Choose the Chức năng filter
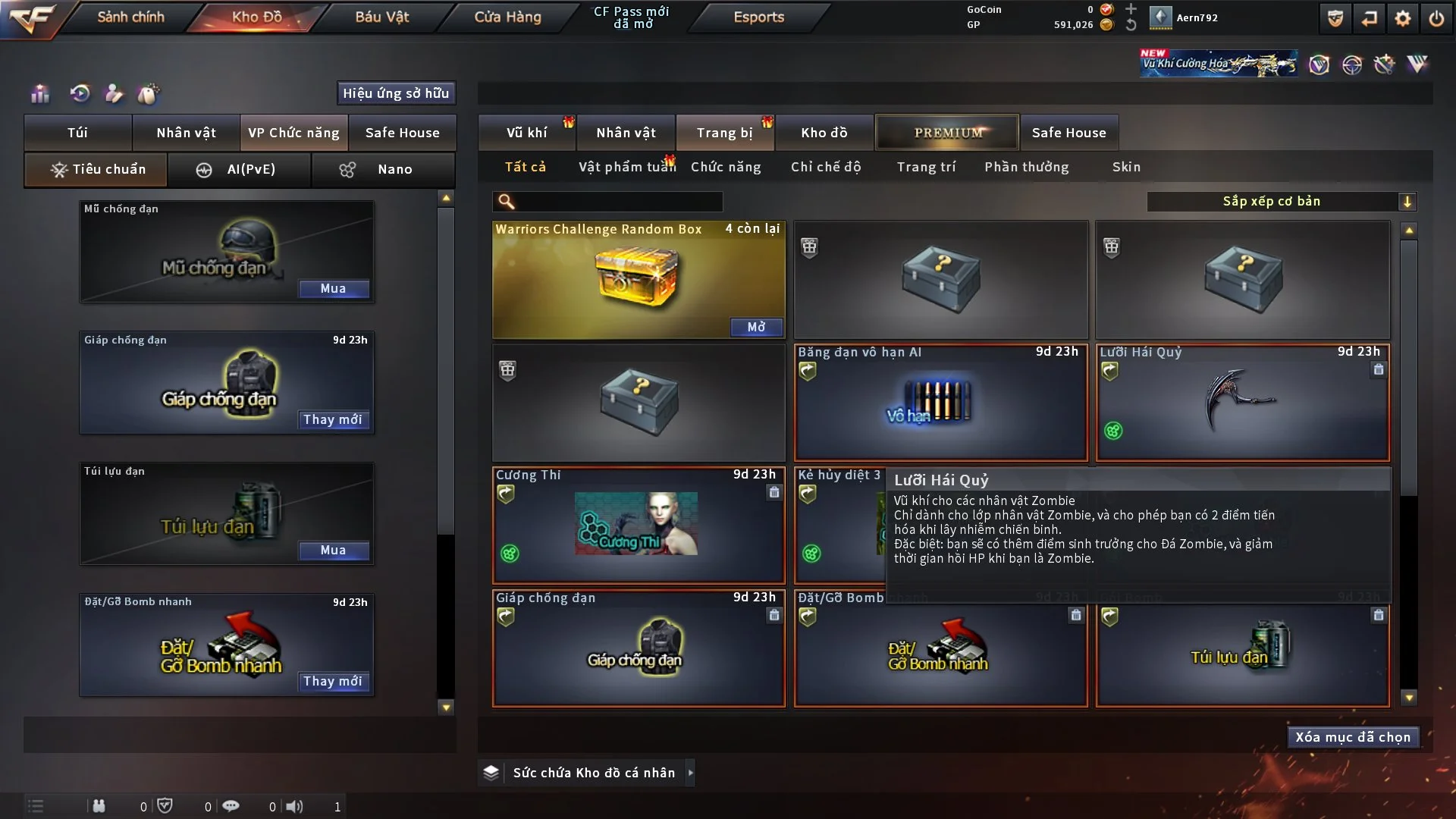This screenshot has height=819, width=1456. (x=726, y=167)
